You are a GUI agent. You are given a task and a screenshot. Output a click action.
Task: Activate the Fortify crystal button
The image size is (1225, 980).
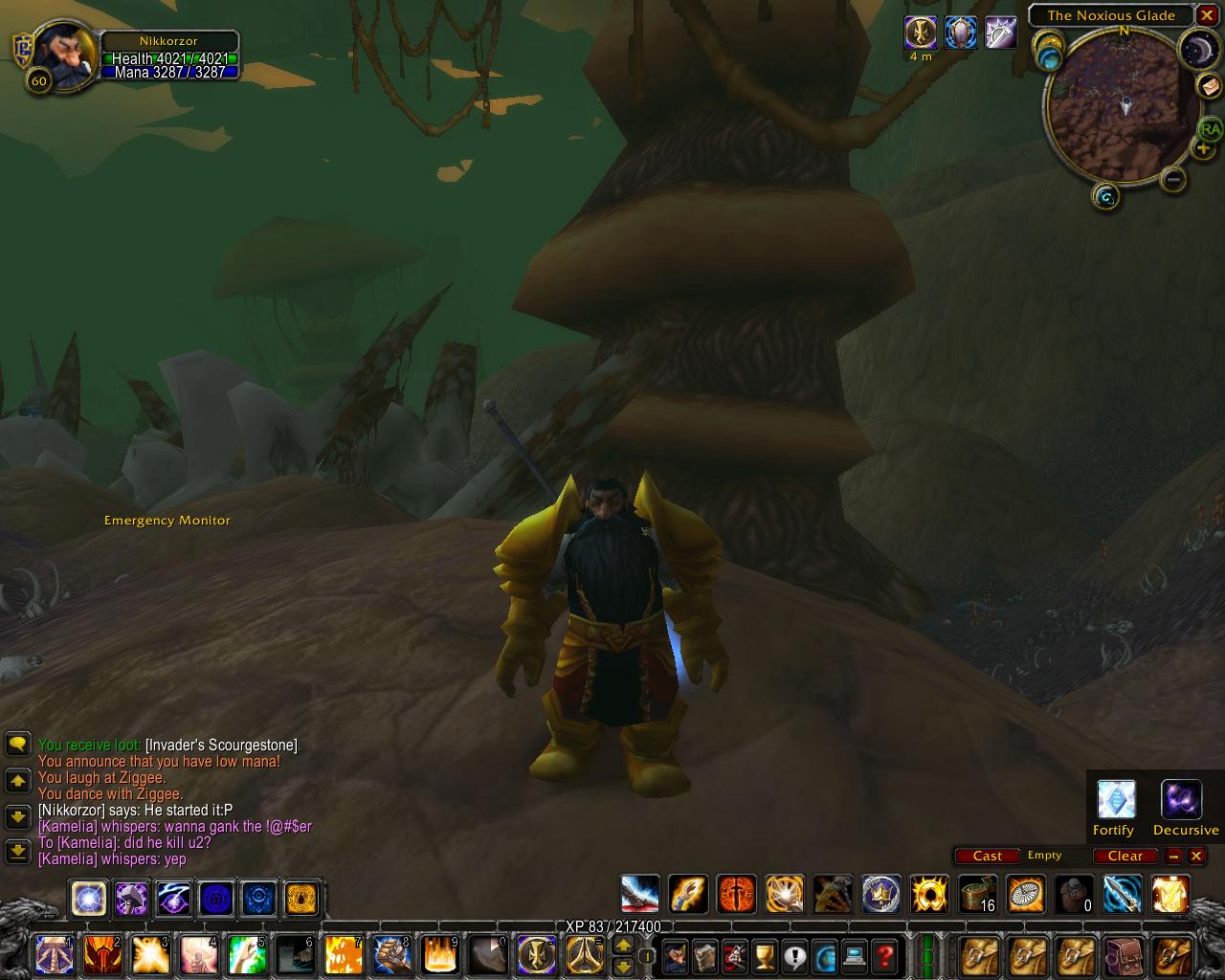pyautogui.click(x=1116, y=800)
